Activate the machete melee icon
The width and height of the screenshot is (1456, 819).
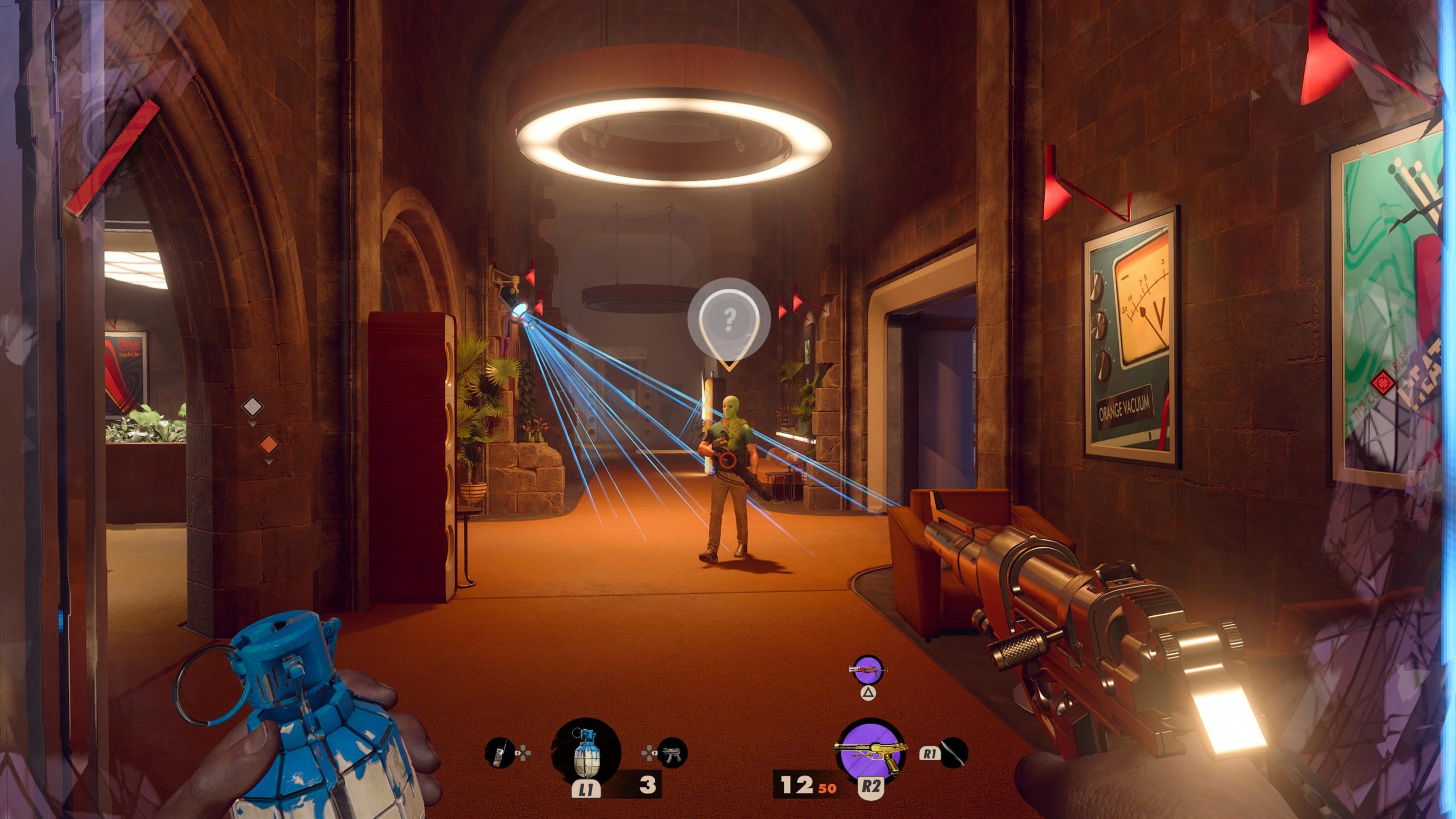pos(954,752)
